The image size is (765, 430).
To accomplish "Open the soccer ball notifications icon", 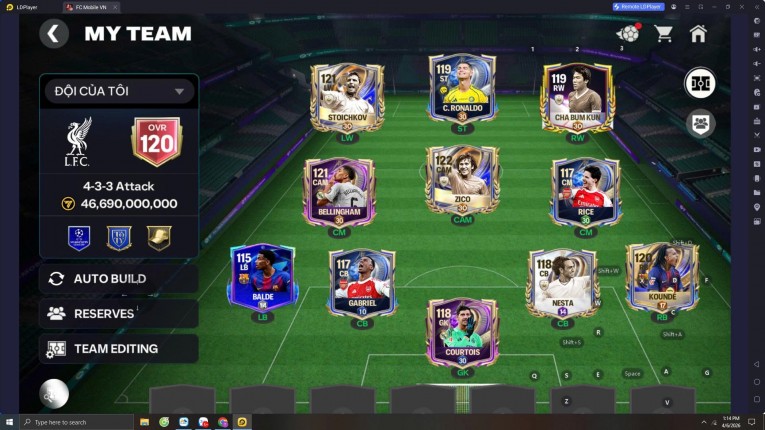I will coord(627,34).
